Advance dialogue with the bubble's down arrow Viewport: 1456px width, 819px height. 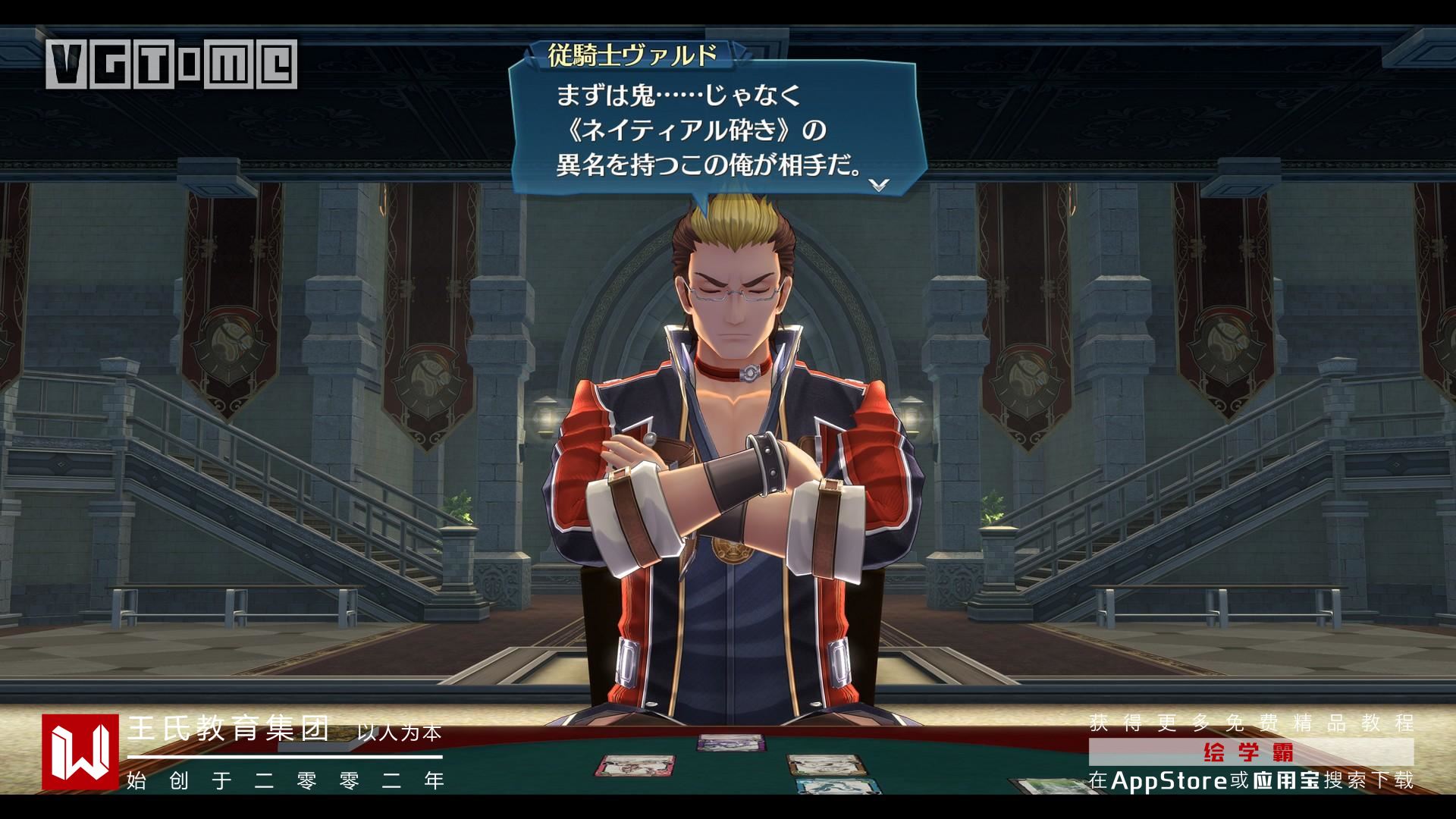878,185
